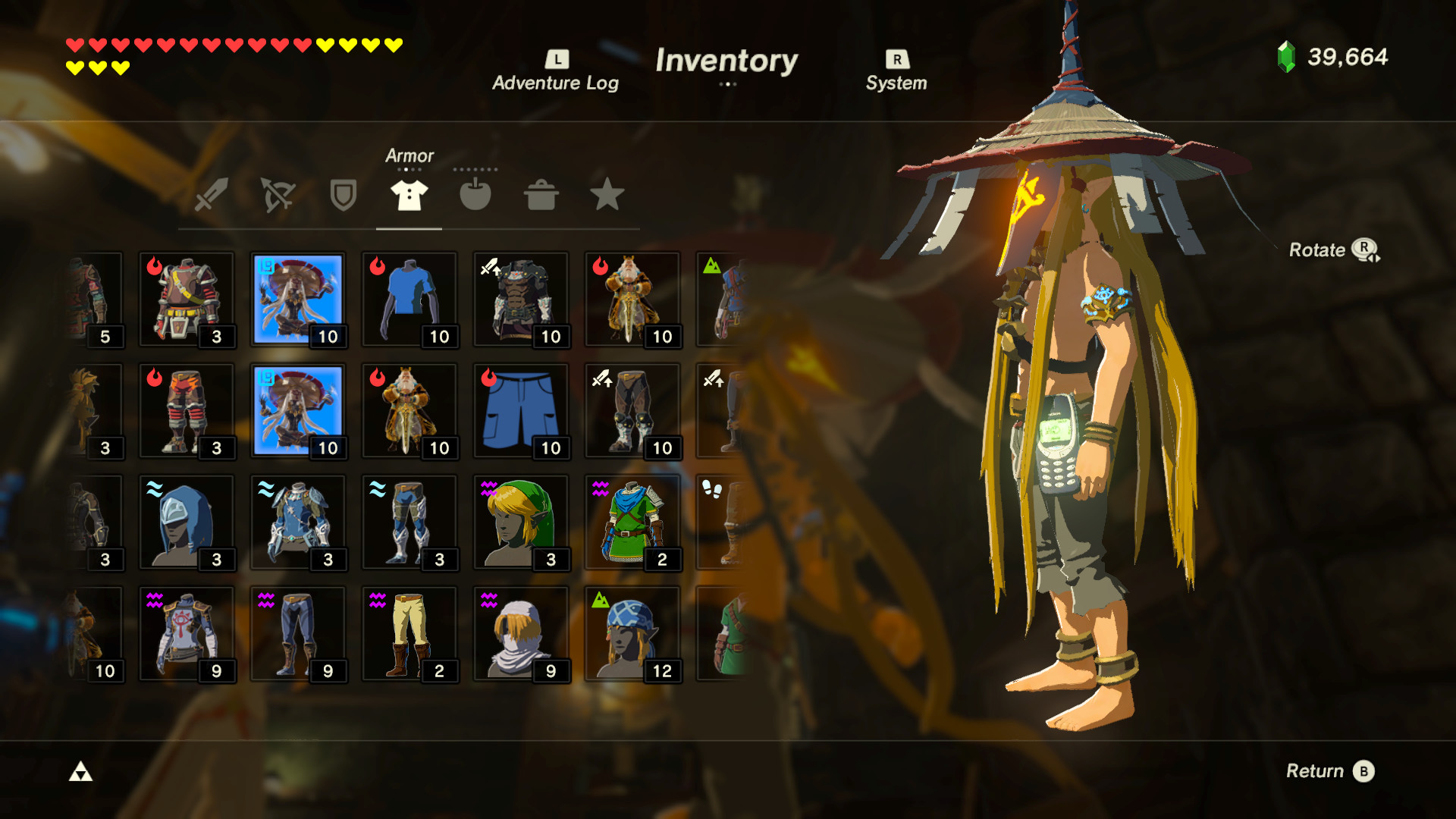Switch to the System tab
Viewport: 1456px width, 819px height.
click(896, 68)
